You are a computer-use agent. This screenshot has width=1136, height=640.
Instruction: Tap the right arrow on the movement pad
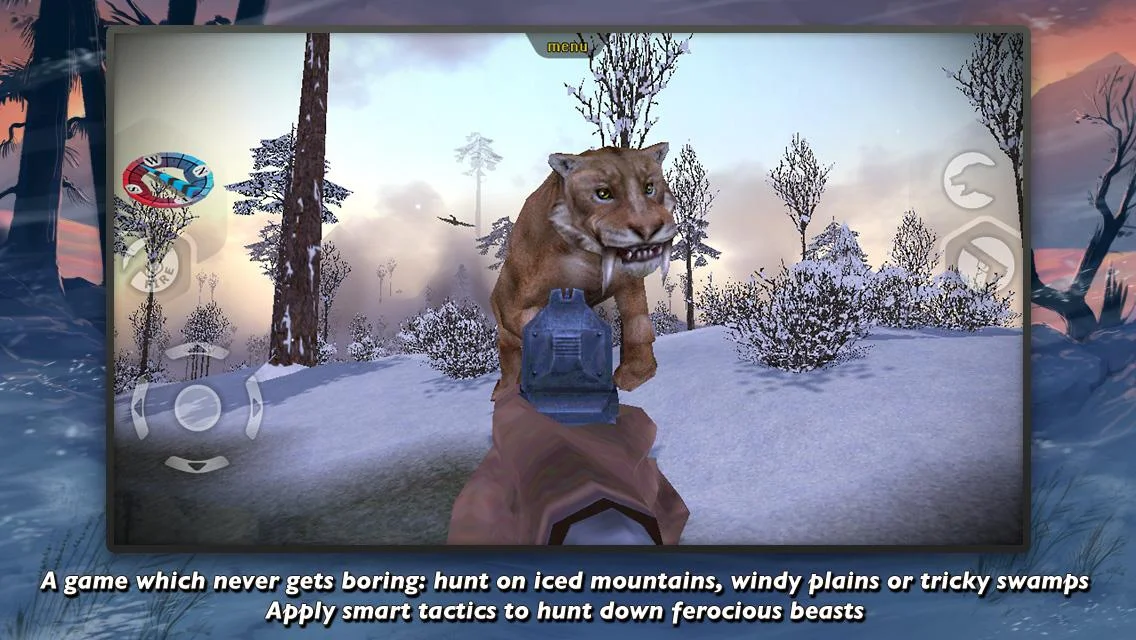point(255,408)
